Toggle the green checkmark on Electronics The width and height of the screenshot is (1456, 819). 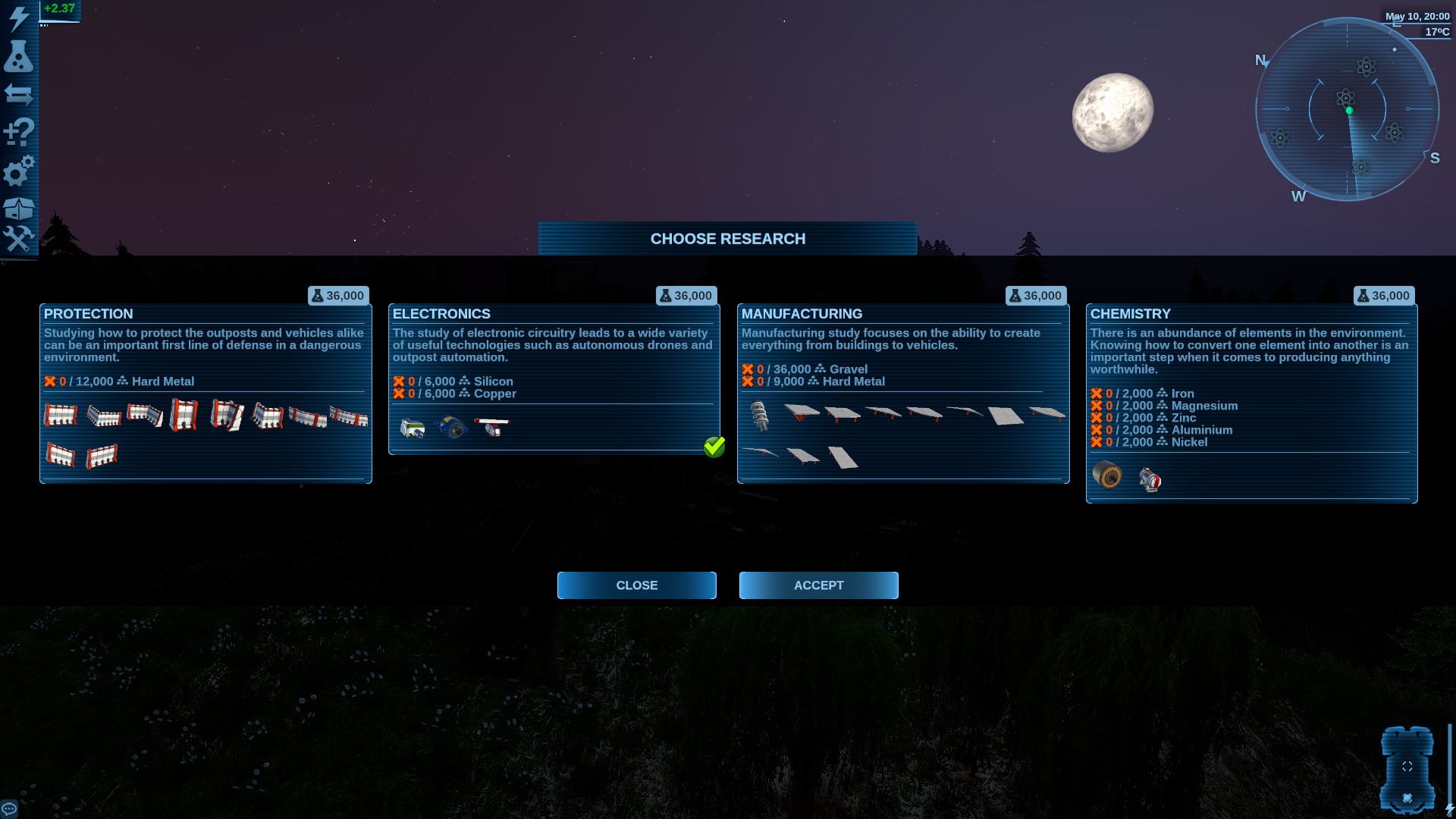click(x=715, y=447)
